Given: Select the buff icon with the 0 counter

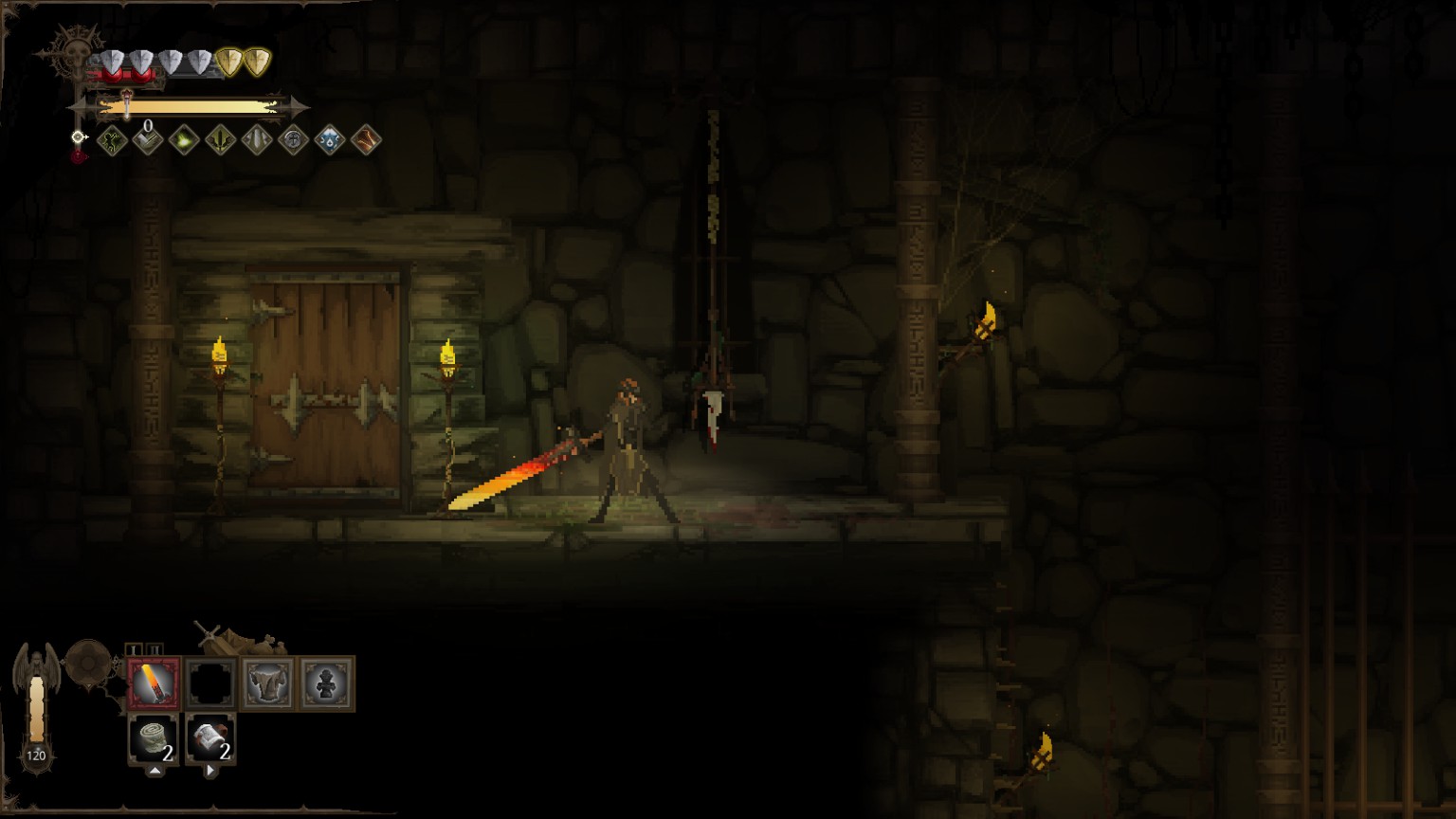Looking at the screenshot, I should click(148, 141).
